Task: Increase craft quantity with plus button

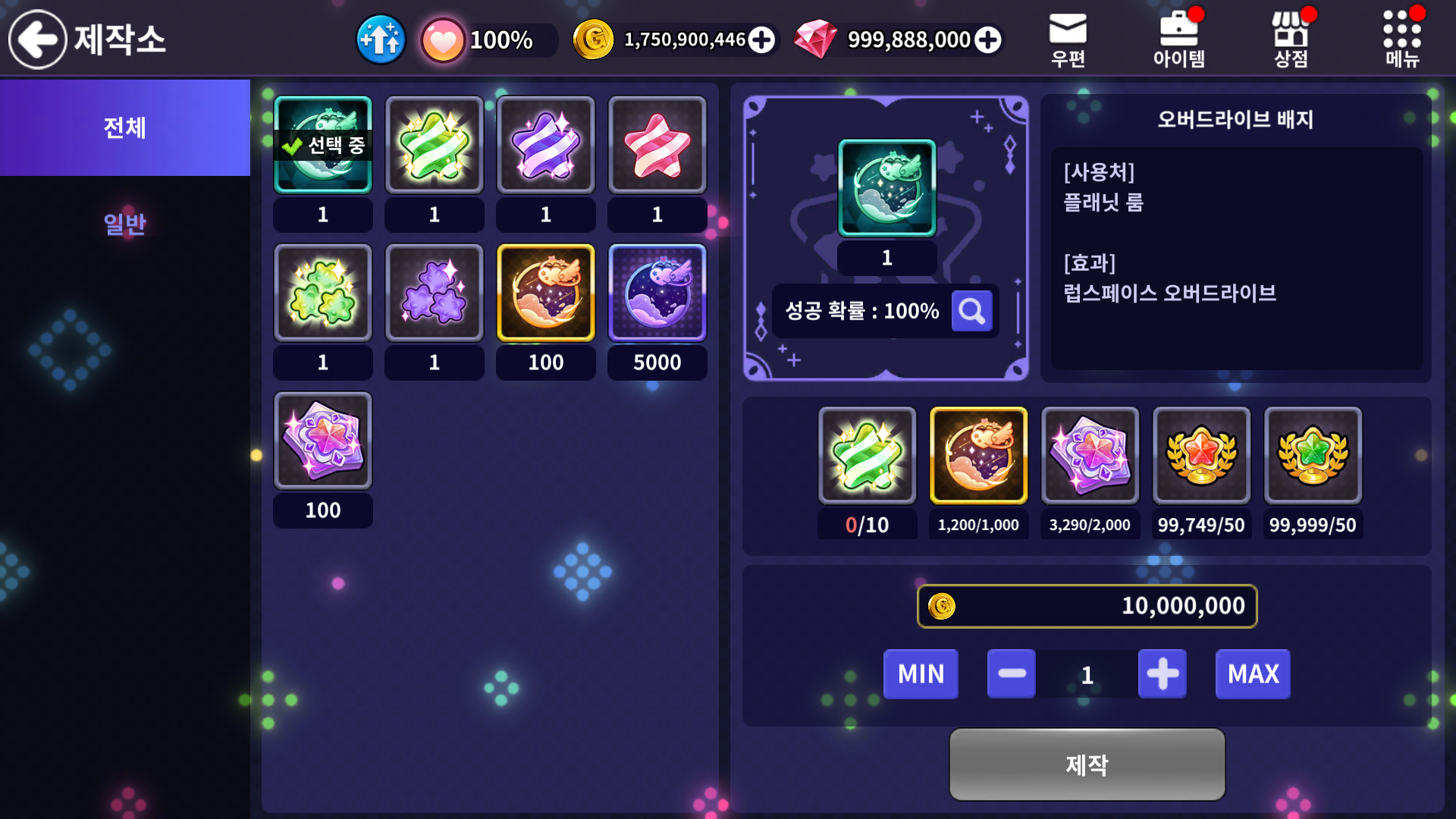Action: point(1162,674)
